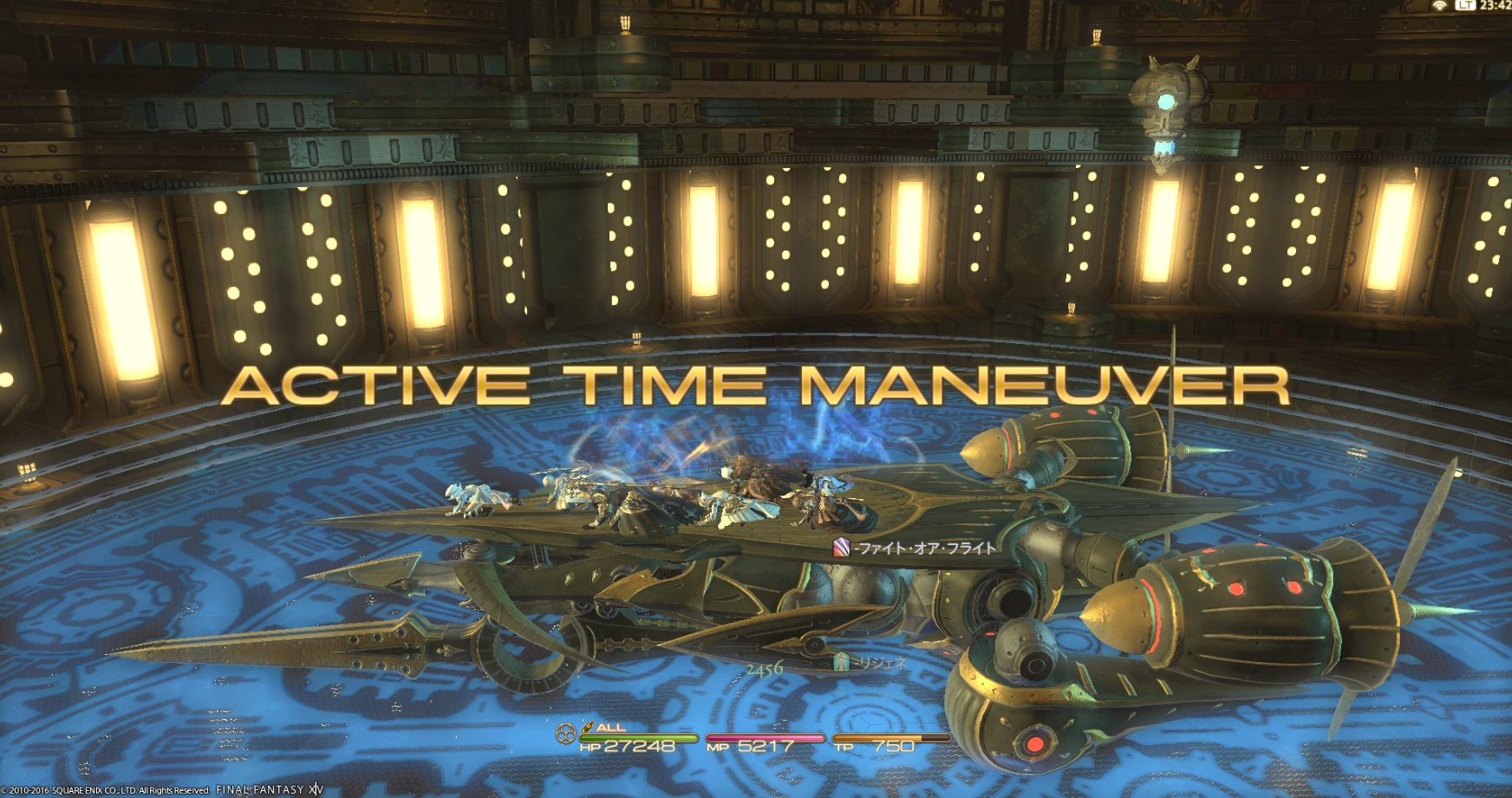
Task: Click the MP value reading 5217
Action: 765,746
